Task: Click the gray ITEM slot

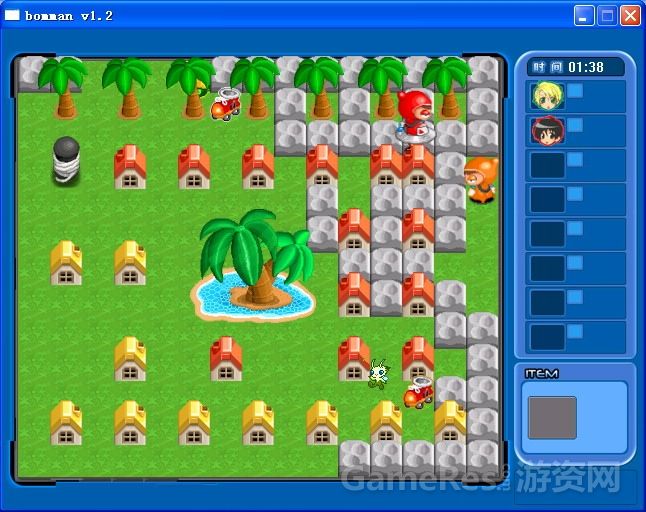Action: point(552,417)
